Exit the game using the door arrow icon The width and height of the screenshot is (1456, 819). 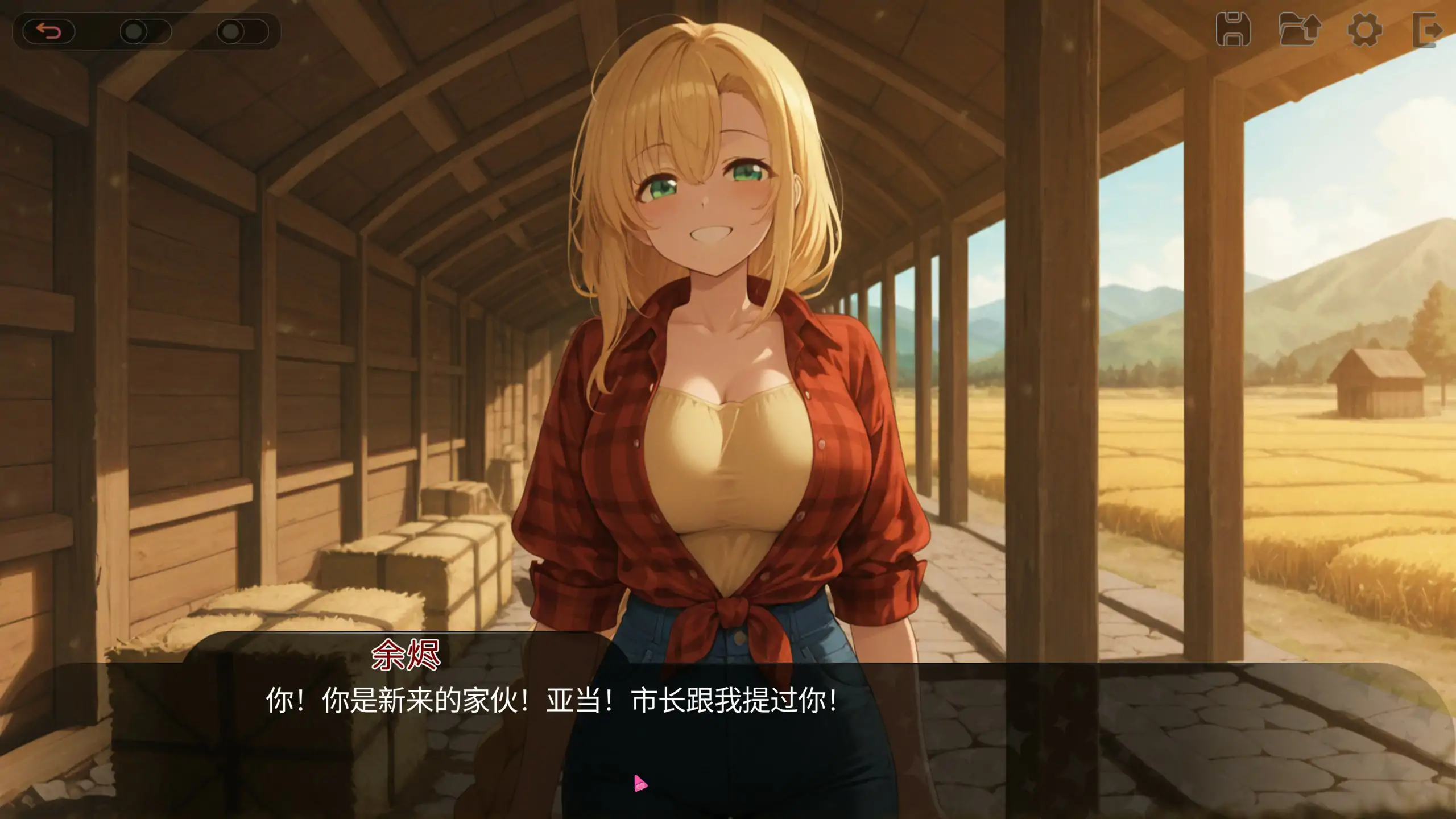pyautogui.click(x=1428, y=30)
